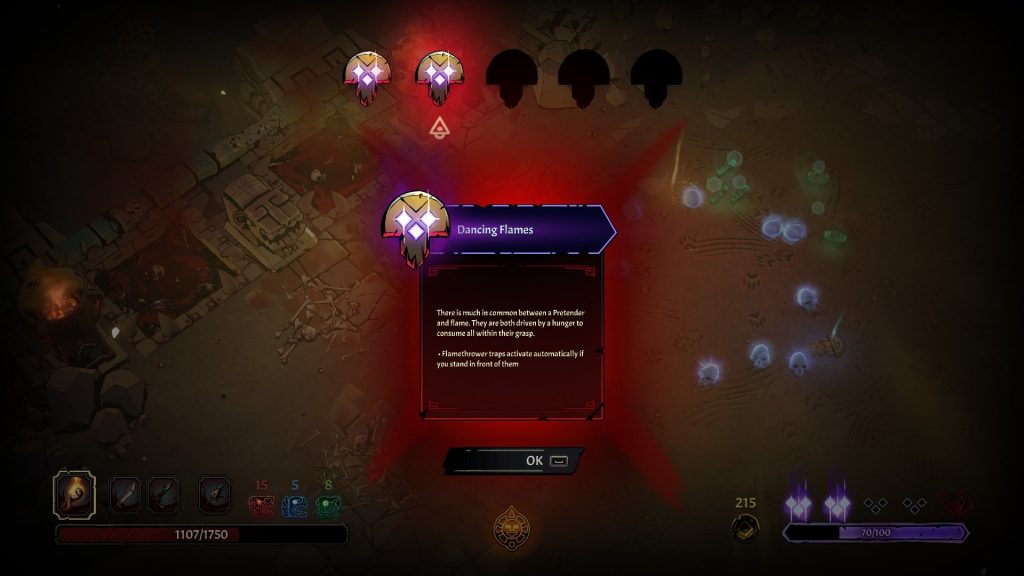
Task: Click the red Constitution stat icon
Action: pyautogui.click(x=261, y=507)
